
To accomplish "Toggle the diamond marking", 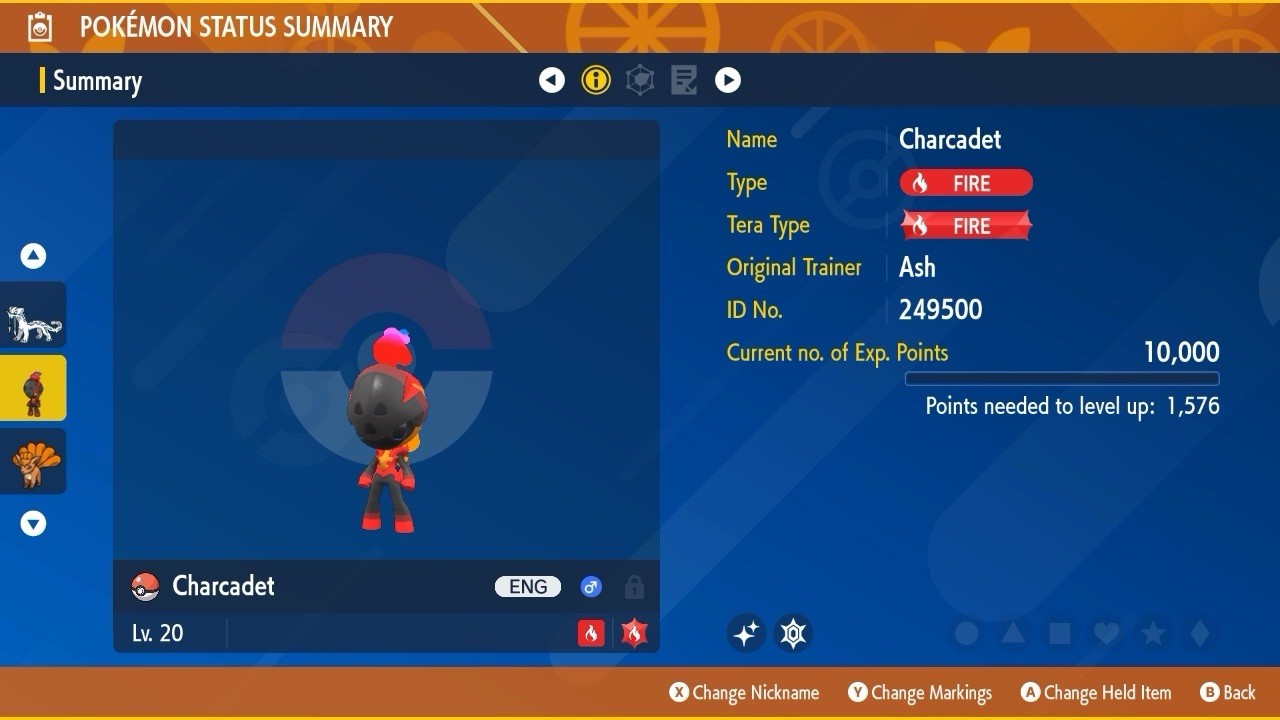I will click(x=1199, y=633).
